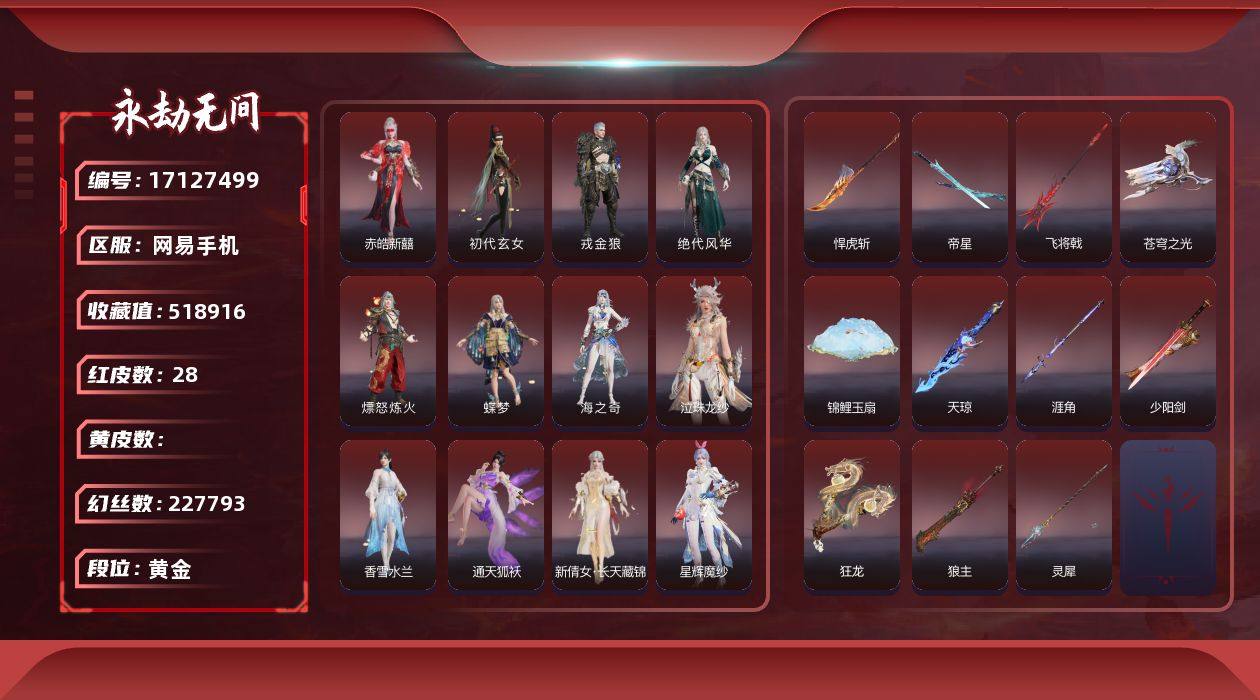Select the 通天狐袄 skin card
The width and height of the screenshot is (1260, 700).
(x=496, y=515)
